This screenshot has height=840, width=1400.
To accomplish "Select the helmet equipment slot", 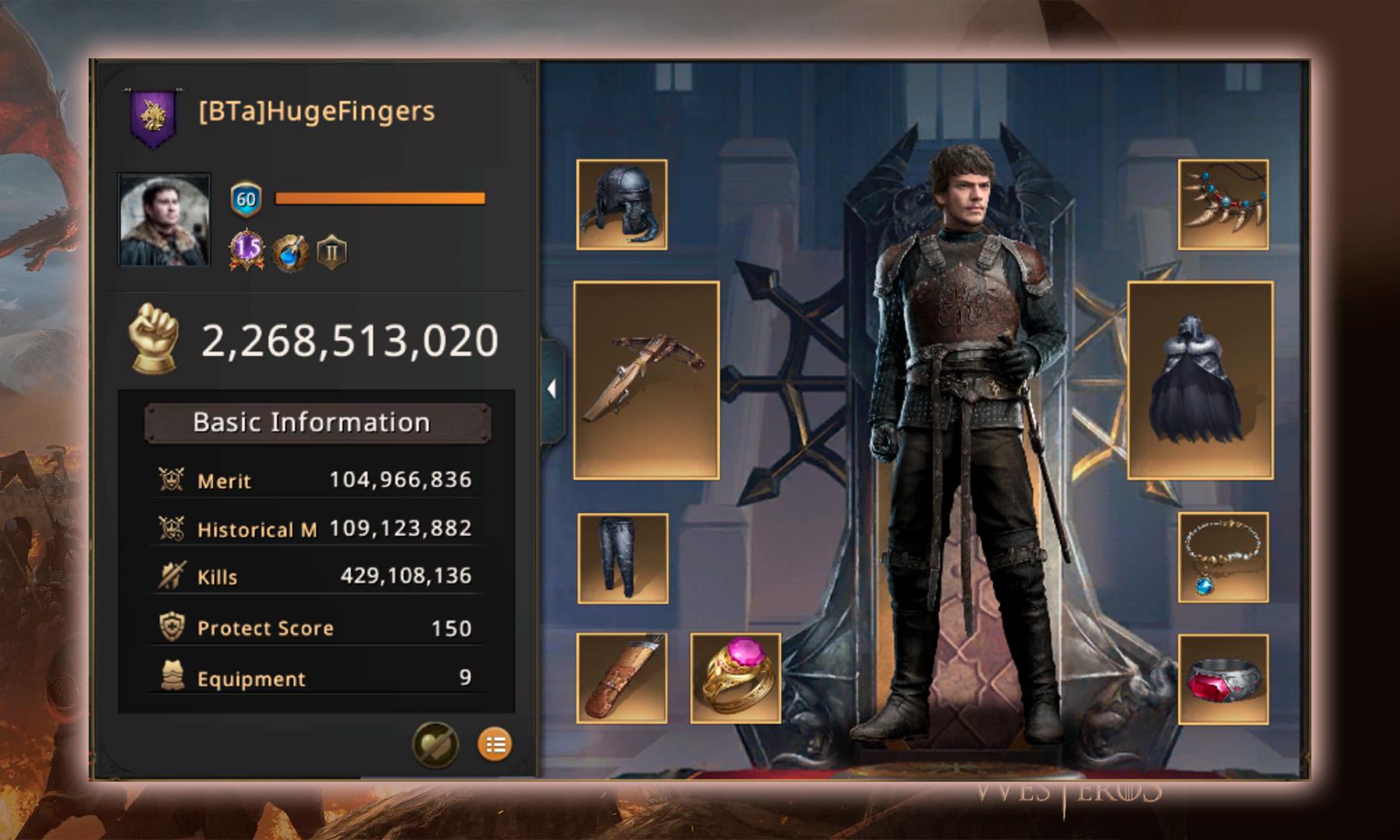I will pyautogui.click(x=621, y=205).
